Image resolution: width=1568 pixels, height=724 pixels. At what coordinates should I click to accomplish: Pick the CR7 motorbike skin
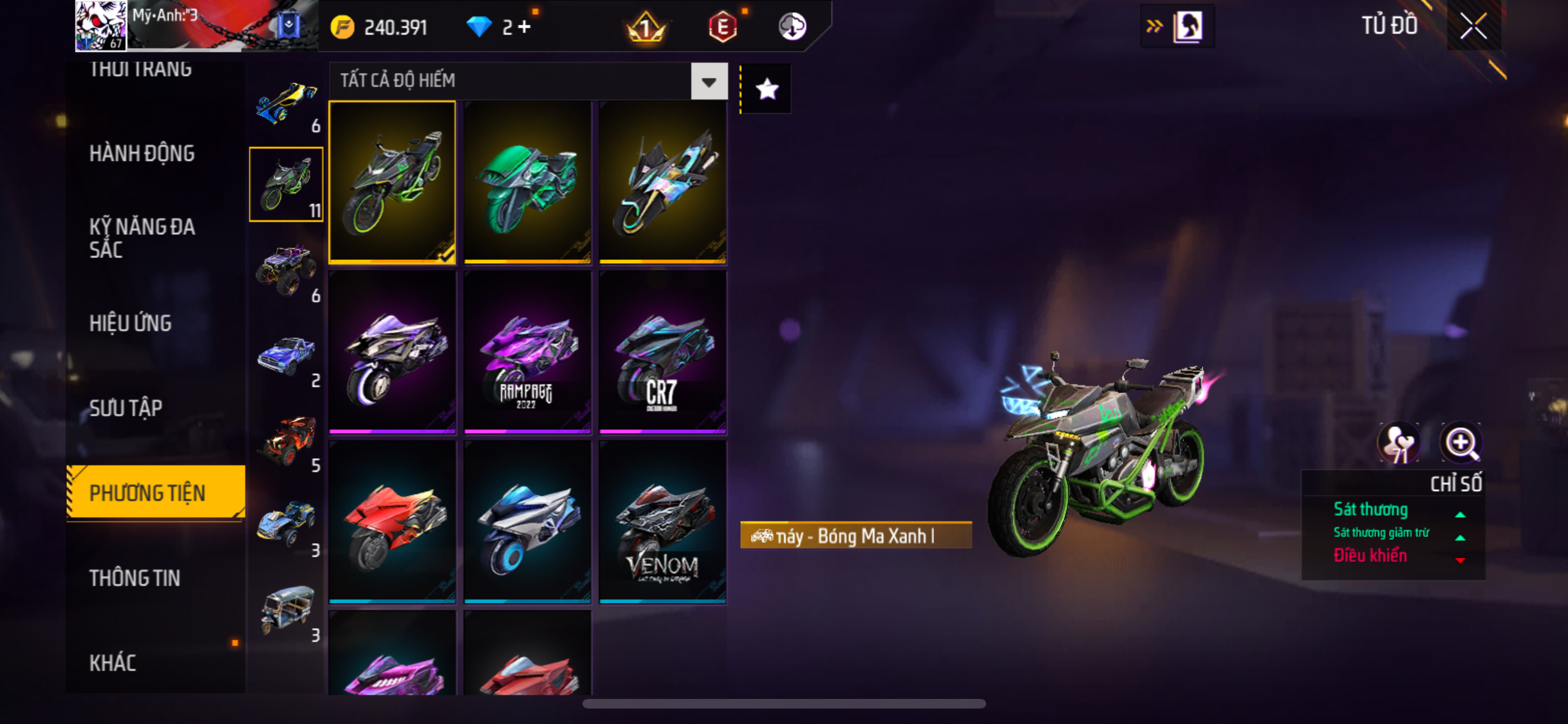click(662, 352)
